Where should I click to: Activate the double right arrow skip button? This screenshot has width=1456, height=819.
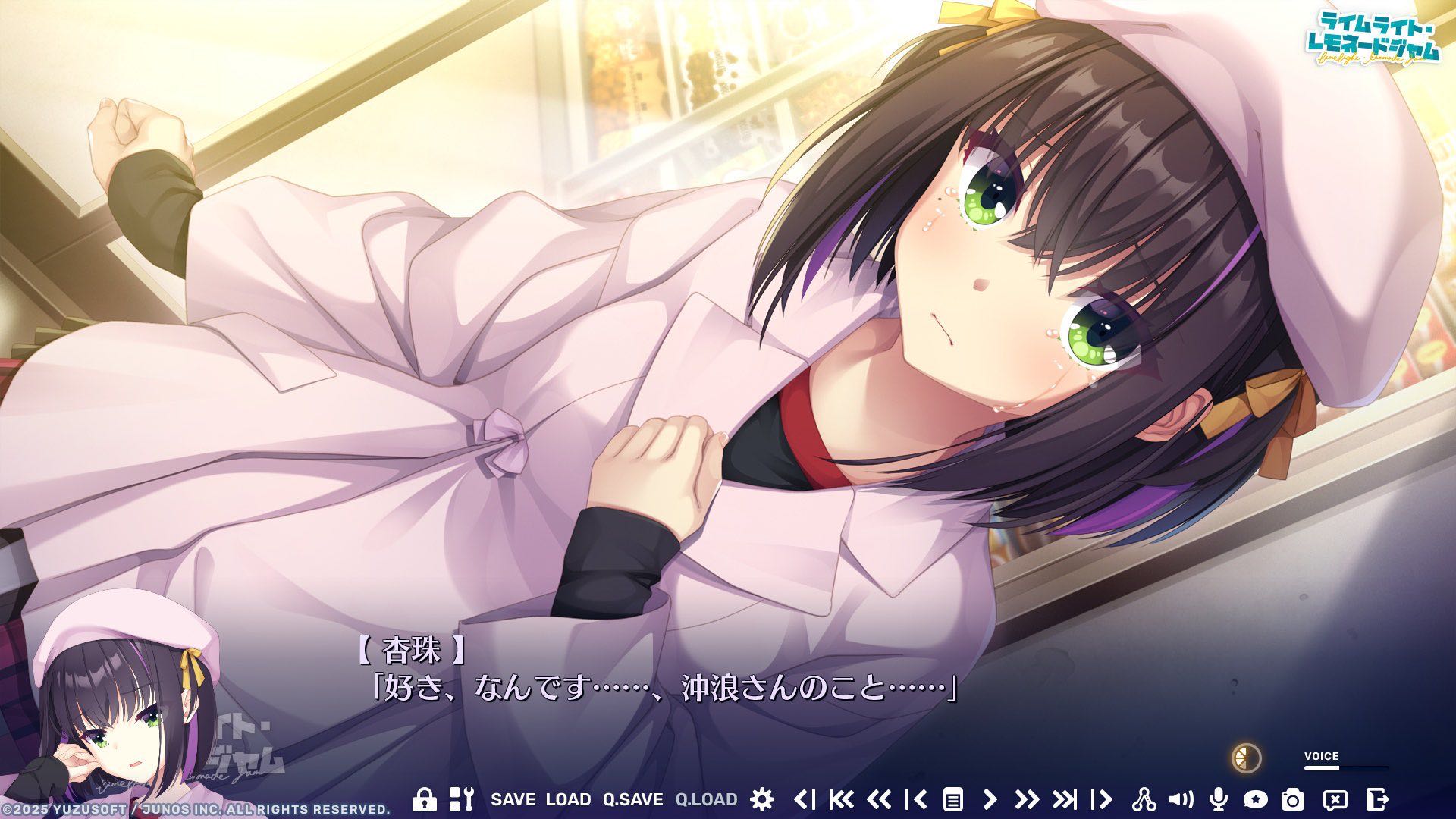1026,799
